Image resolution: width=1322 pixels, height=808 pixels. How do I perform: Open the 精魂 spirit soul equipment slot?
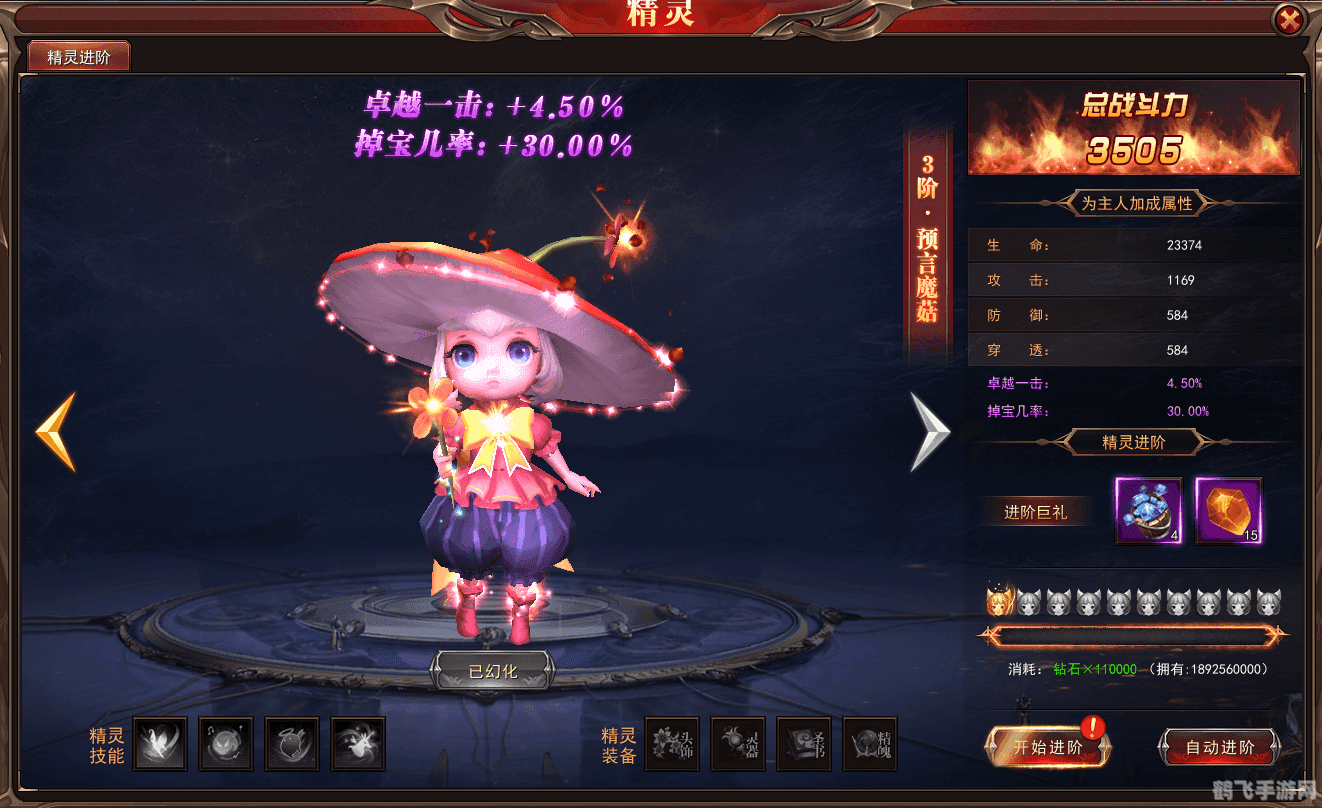pos(869,744)
